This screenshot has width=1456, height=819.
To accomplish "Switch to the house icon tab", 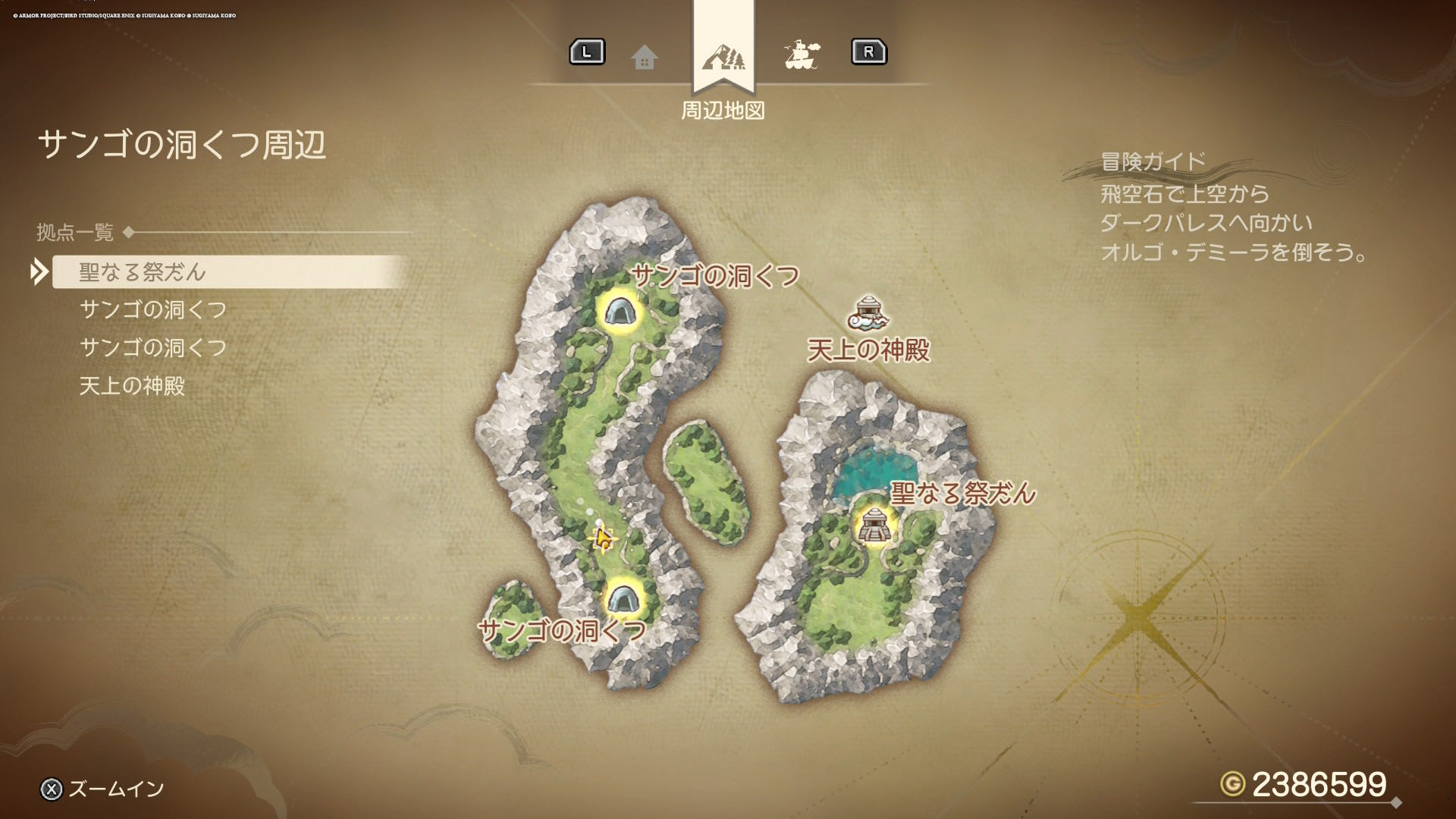I will coord(645,57).
